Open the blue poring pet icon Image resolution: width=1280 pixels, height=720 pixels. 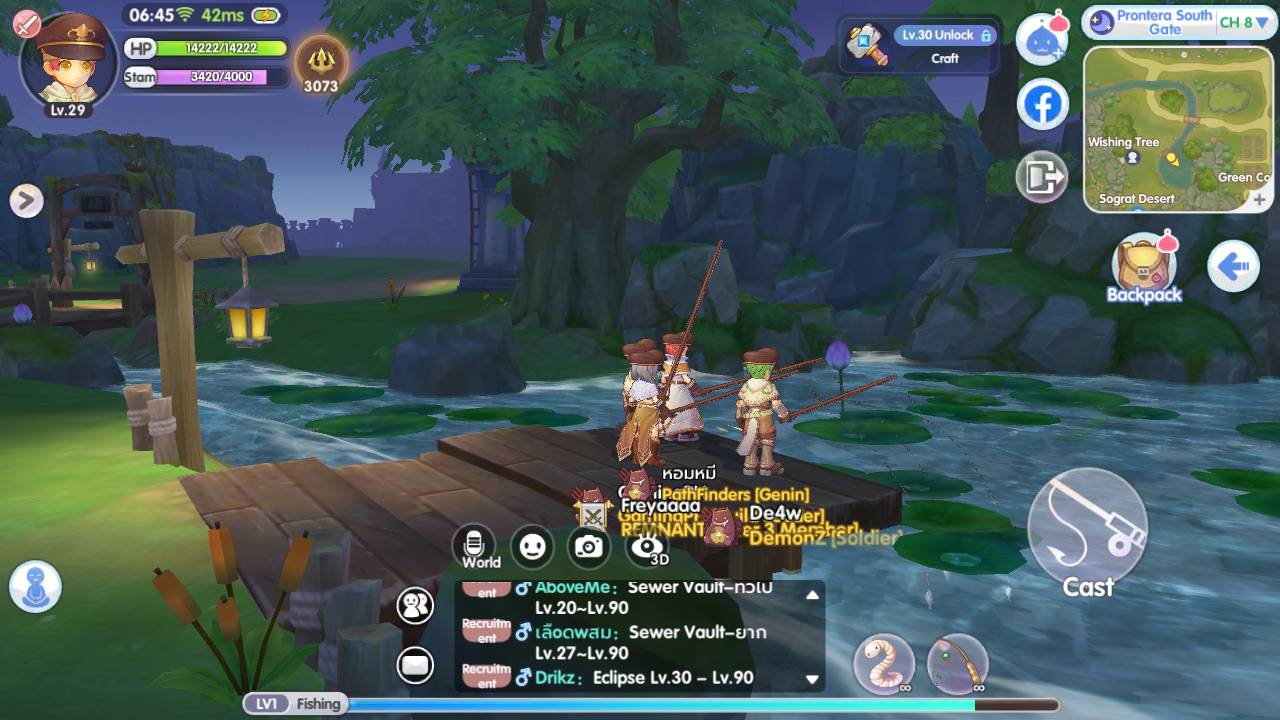click(1042, 40)
